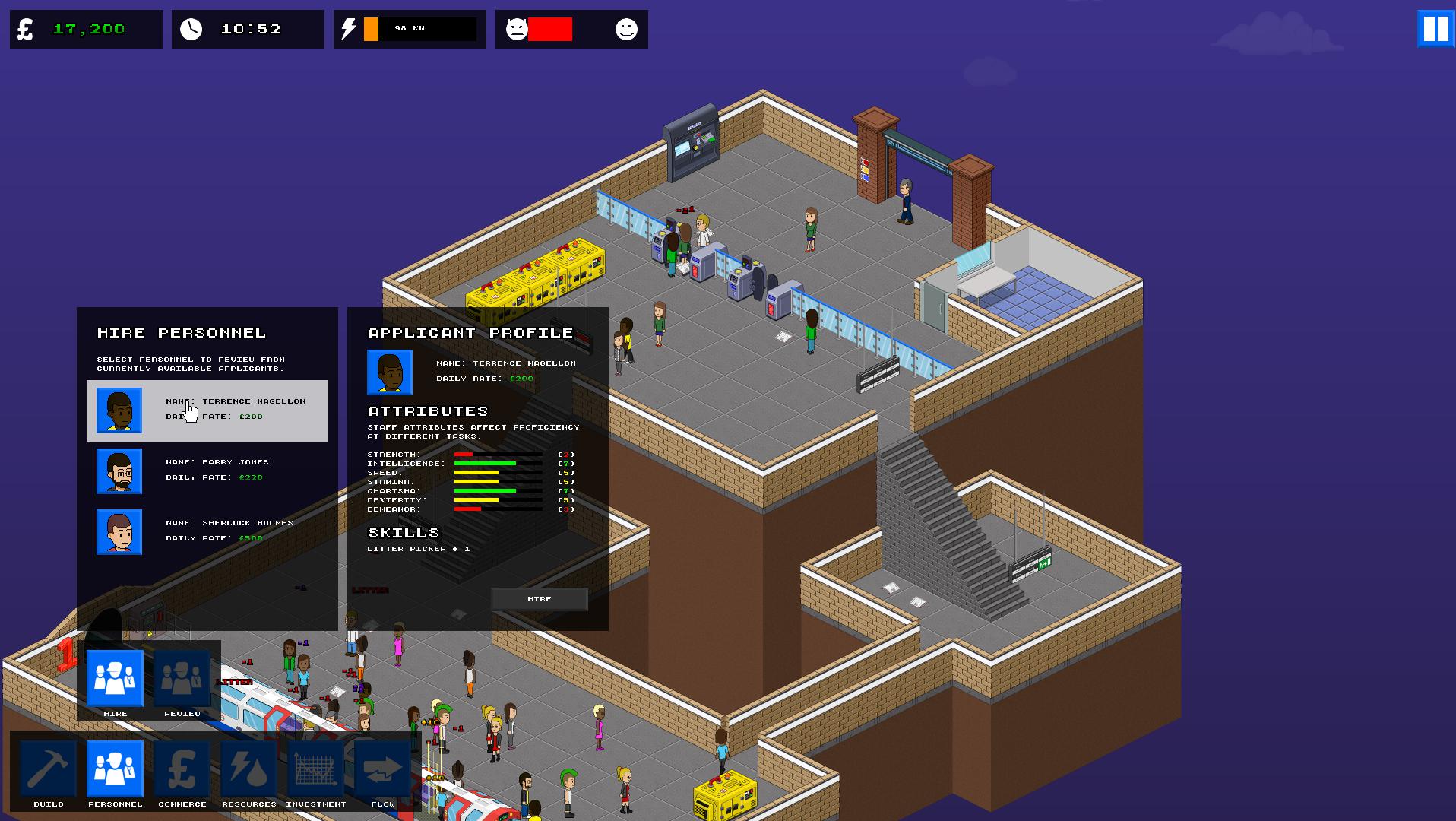Screen dimensions: 1456x821
Task: Select the Hire sub-tab
Action: [x=115, y=679]
